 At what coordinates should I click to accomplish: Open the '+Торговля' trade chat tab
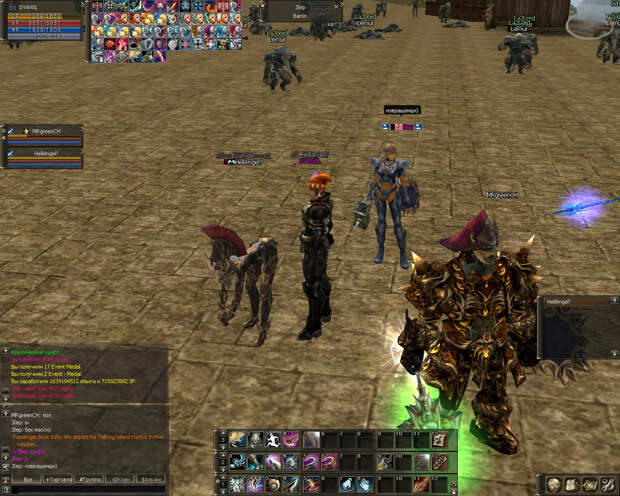pyautogui.click(x=58, y=480)
